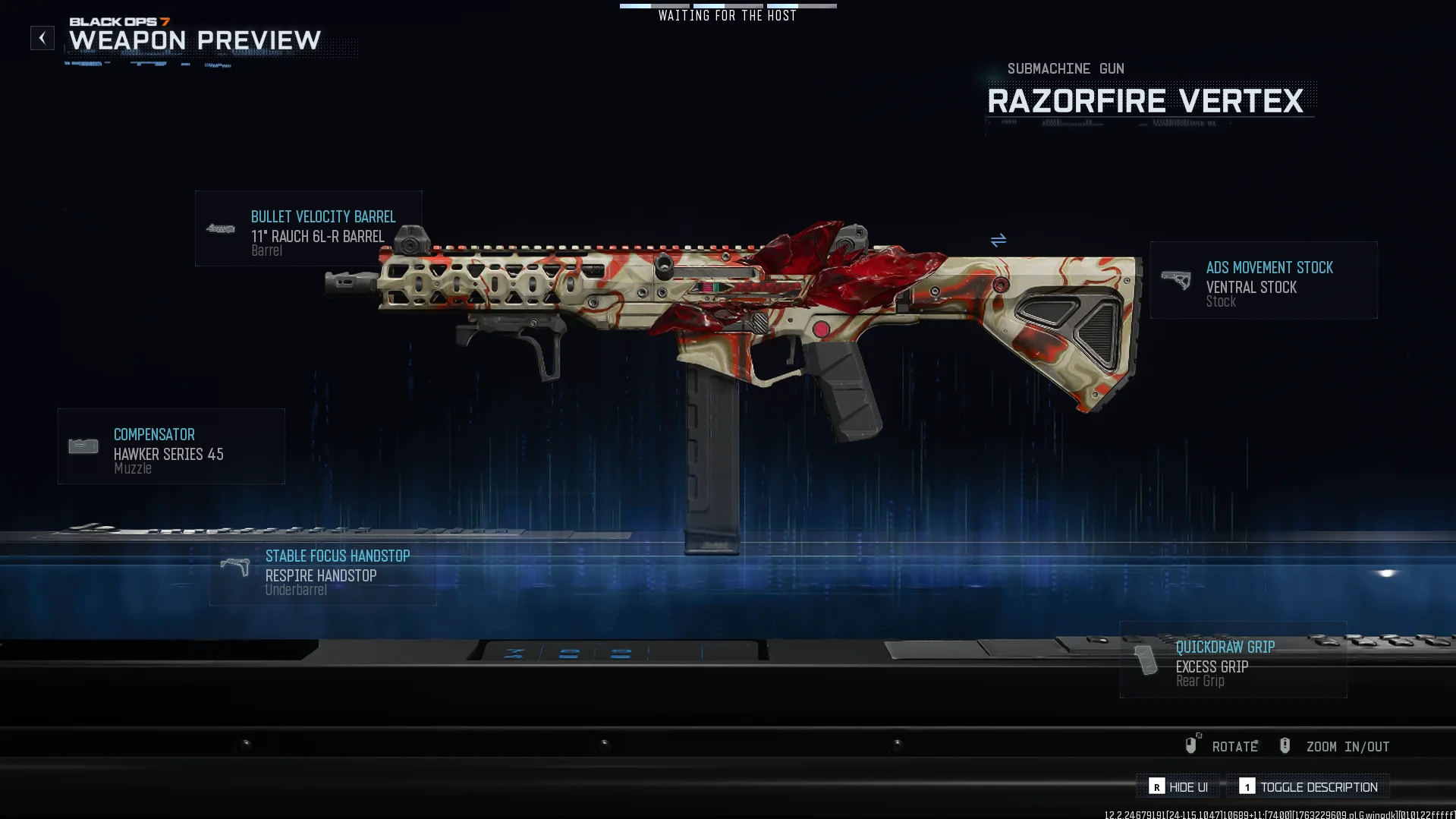Select the ADS Movement Stock attachment

(x=1263, y=280)
